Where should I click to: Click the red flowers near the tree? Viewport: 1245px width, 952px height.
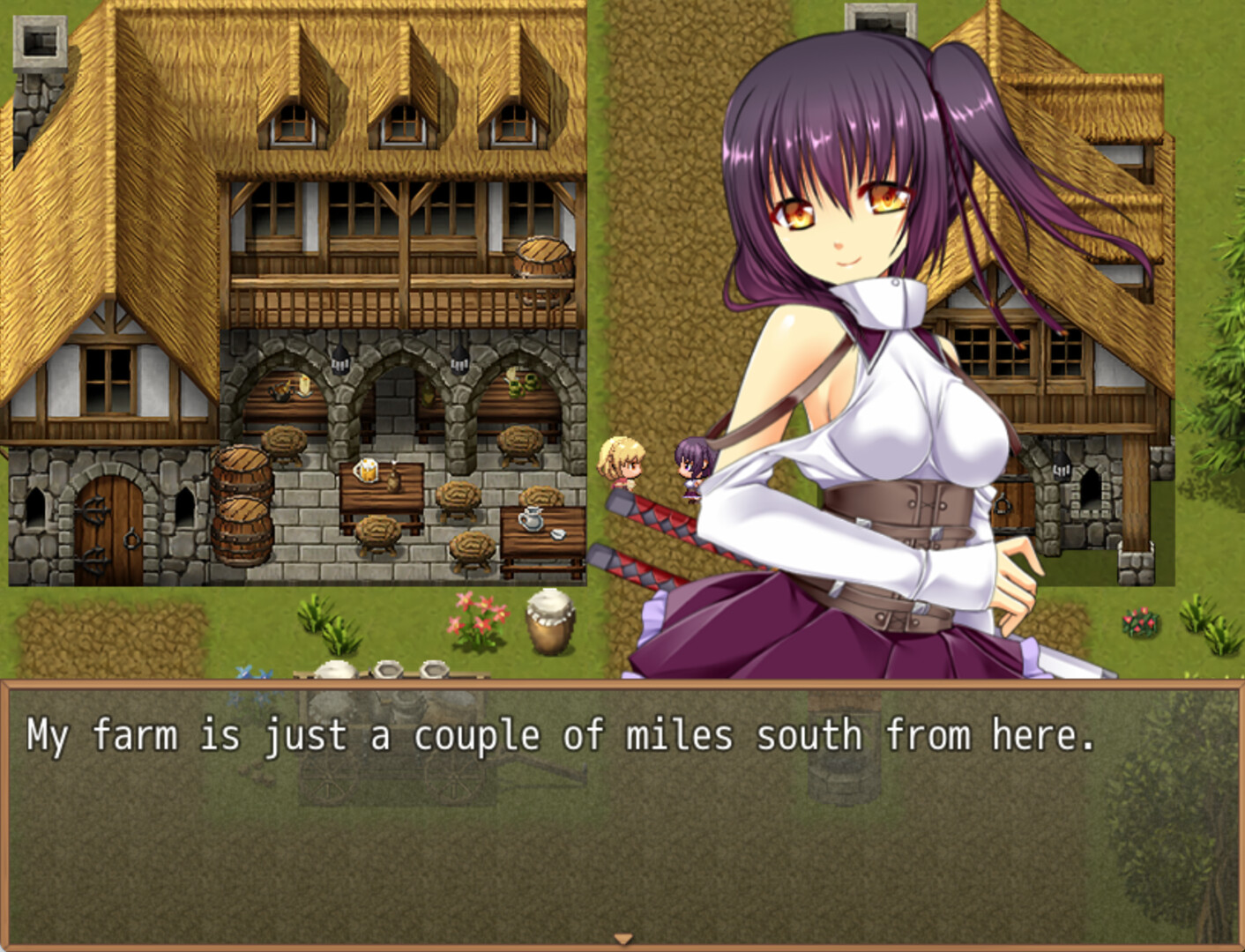(1142, 621)
